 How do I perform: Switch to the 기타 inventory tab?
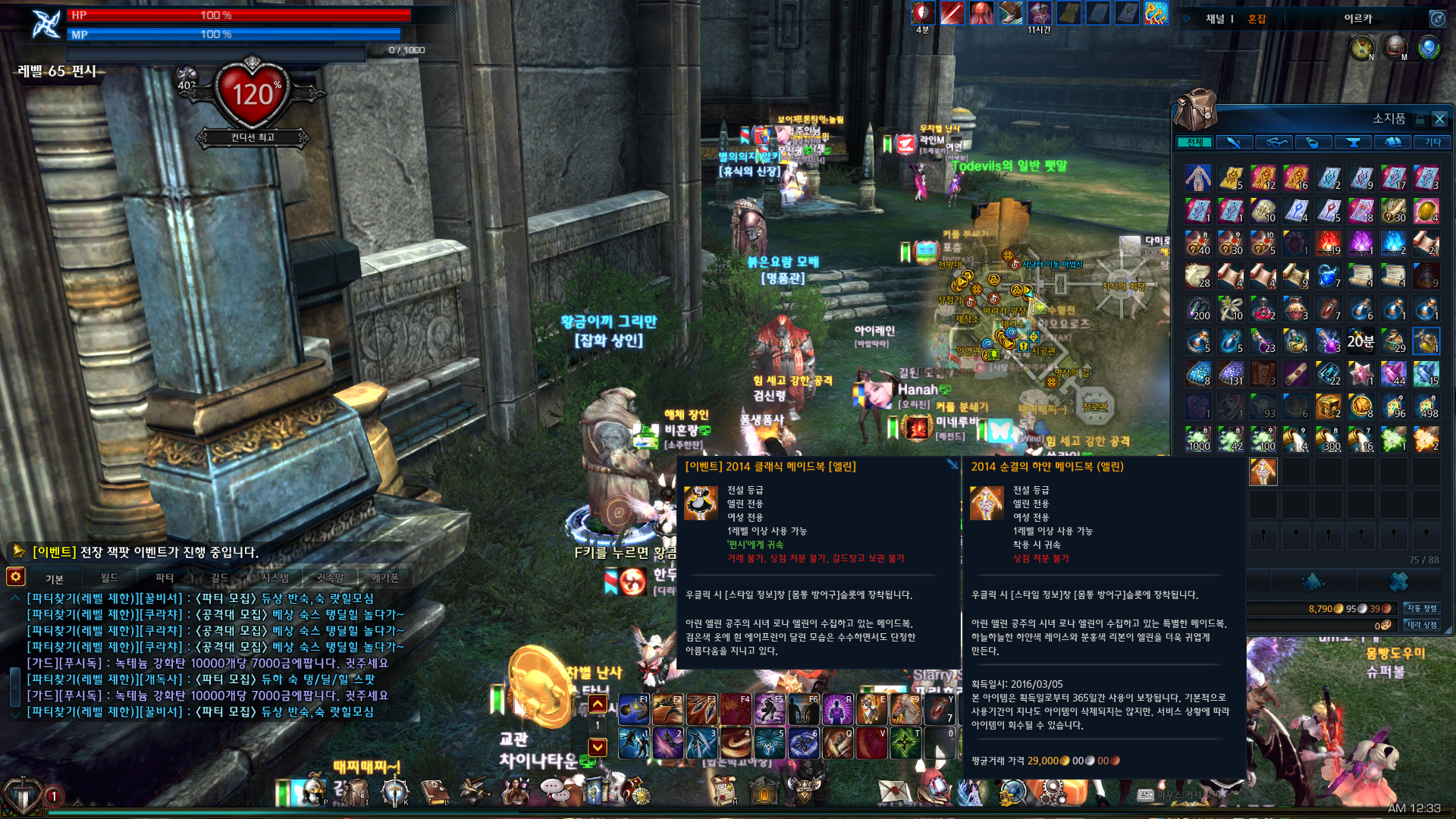[1432, 142]
